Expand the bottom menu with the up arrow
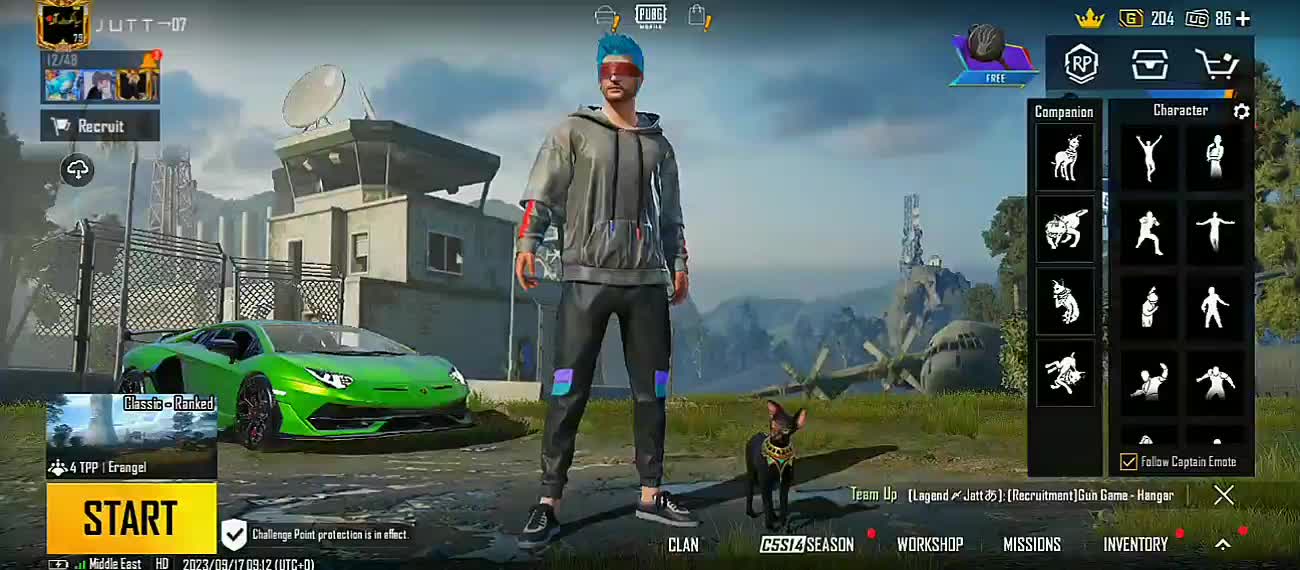This screenshot has height=570, width=1300. point(1222,545)
